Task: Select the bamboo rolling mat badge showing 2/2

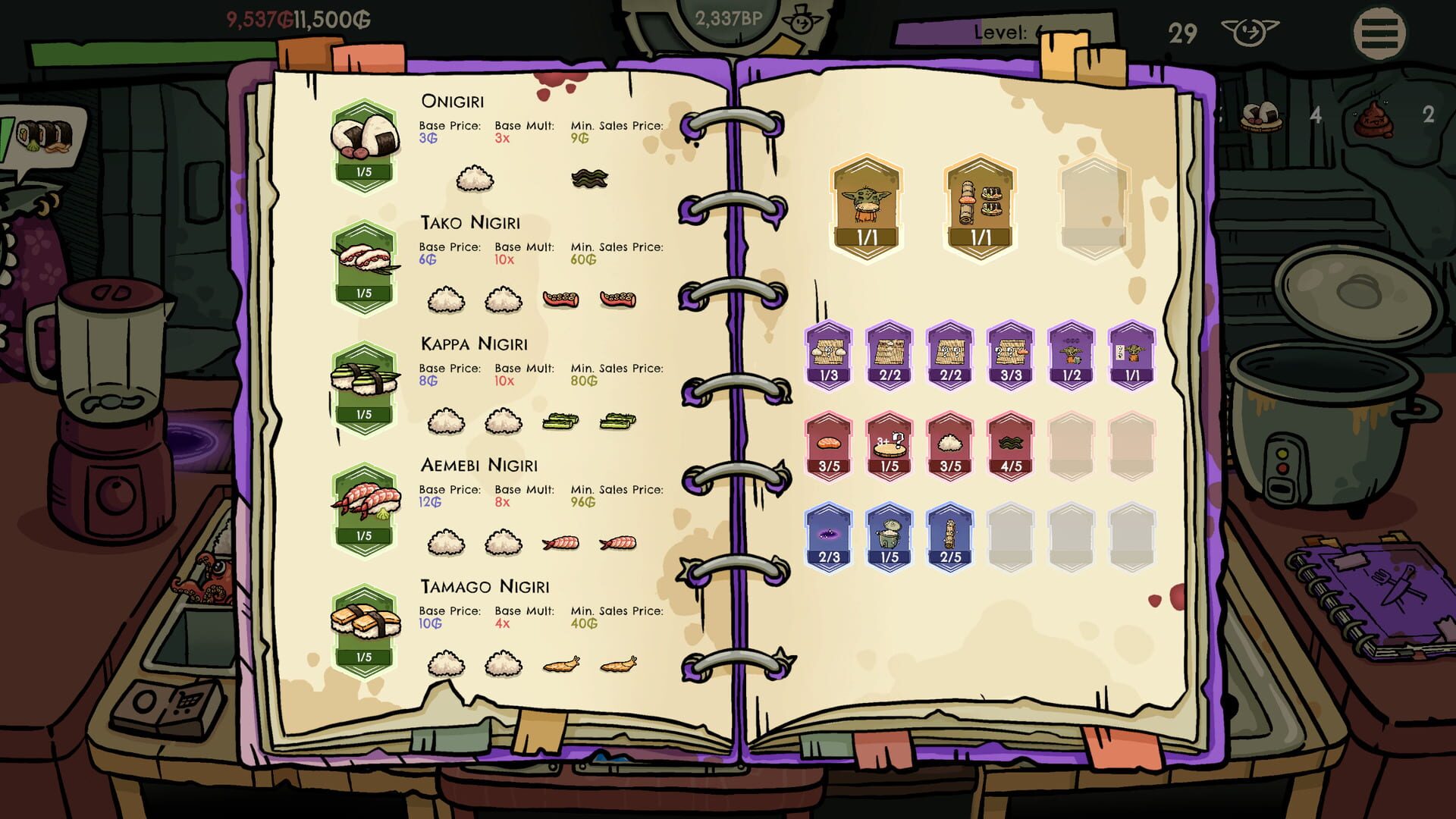Action: point(890,356)
